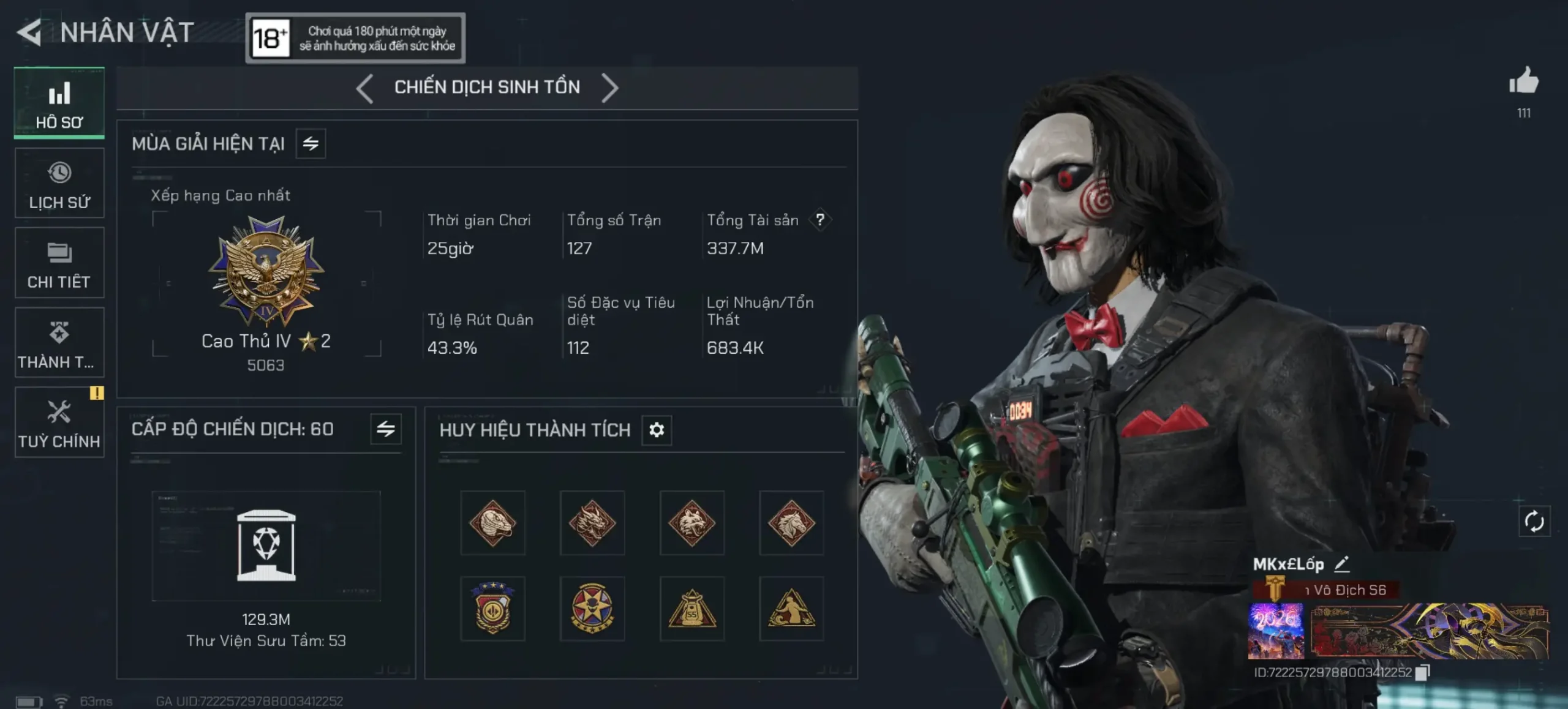The height and width of the screenshot is (709, 1568).
Task: Open the THÀNH T... achievements tab
Action: (x=59, y=343)
